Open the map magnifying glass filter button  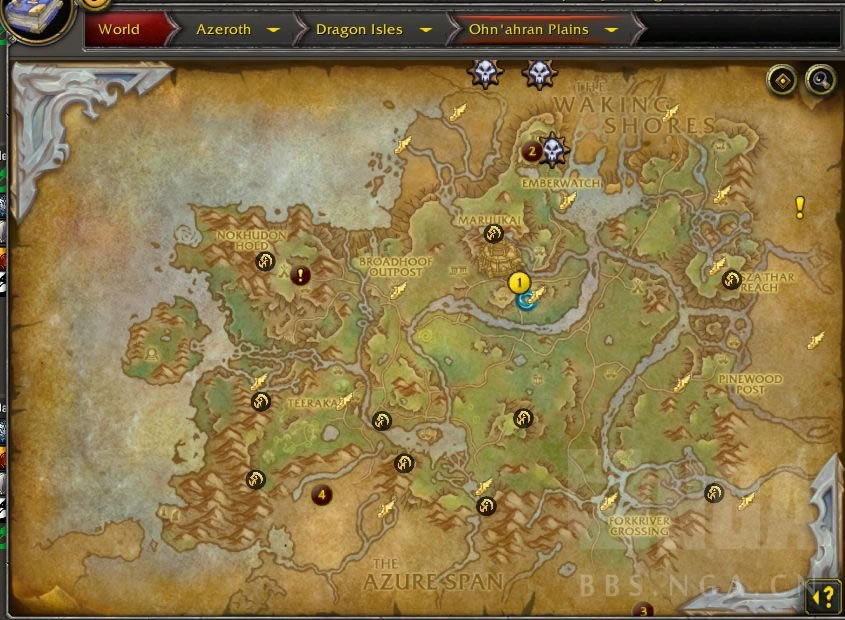(x=820, y=80)
